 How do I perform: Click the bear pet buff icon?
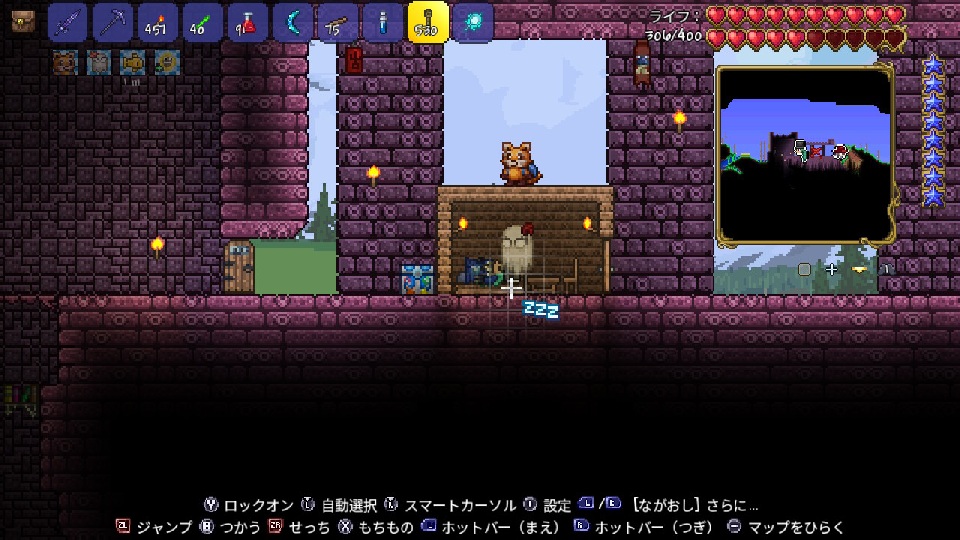(64, 63)
